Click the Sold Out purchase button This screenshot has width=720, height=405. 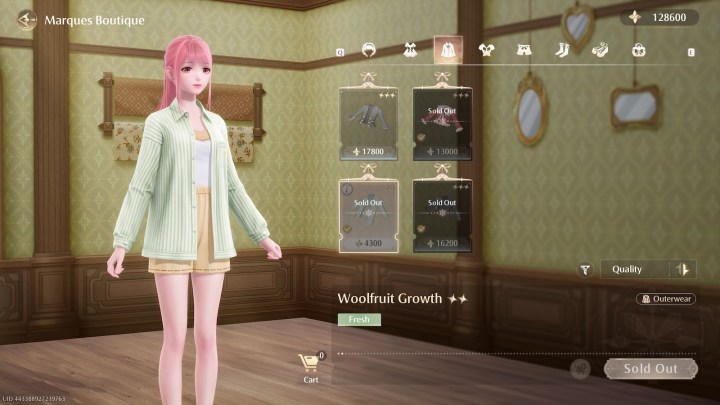(651, 368)
